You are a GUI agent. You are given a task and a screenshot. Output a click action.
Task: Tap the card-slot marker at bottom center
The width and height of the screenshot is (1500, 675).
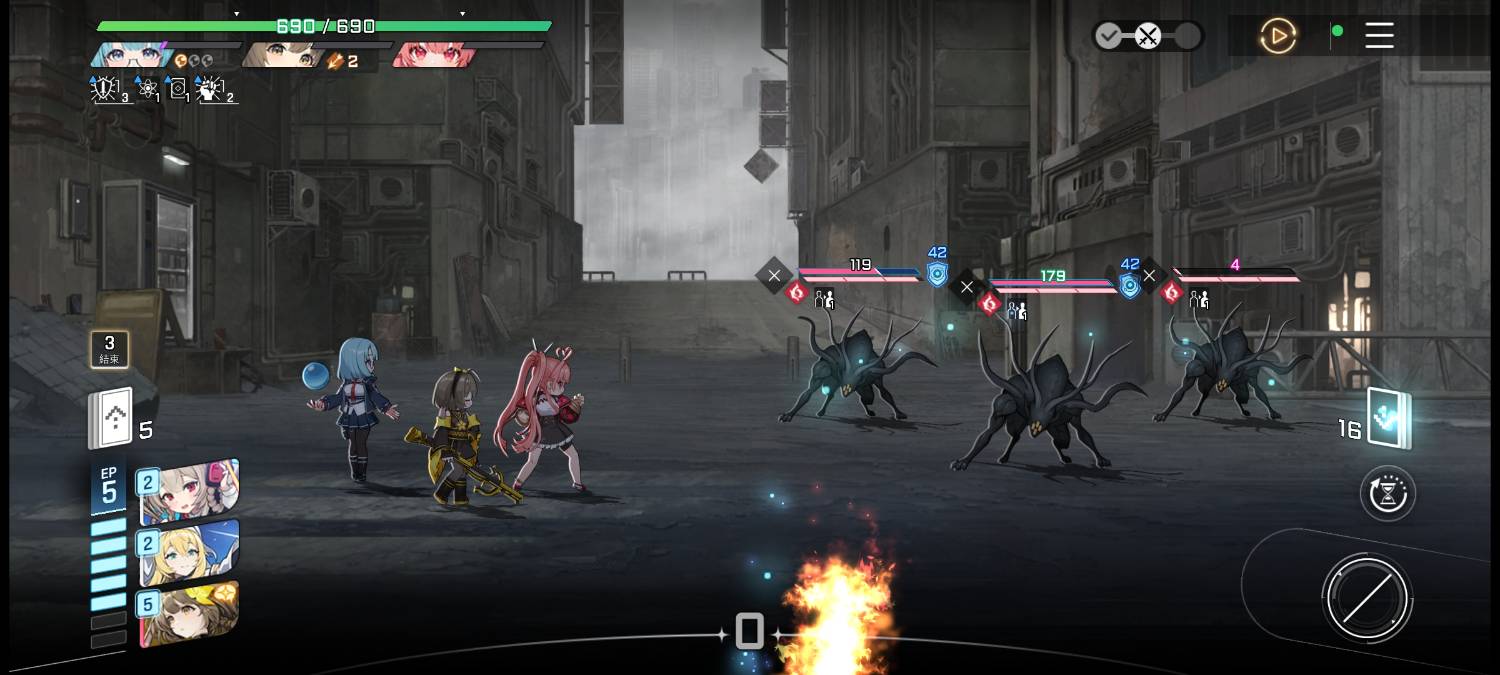750,632
